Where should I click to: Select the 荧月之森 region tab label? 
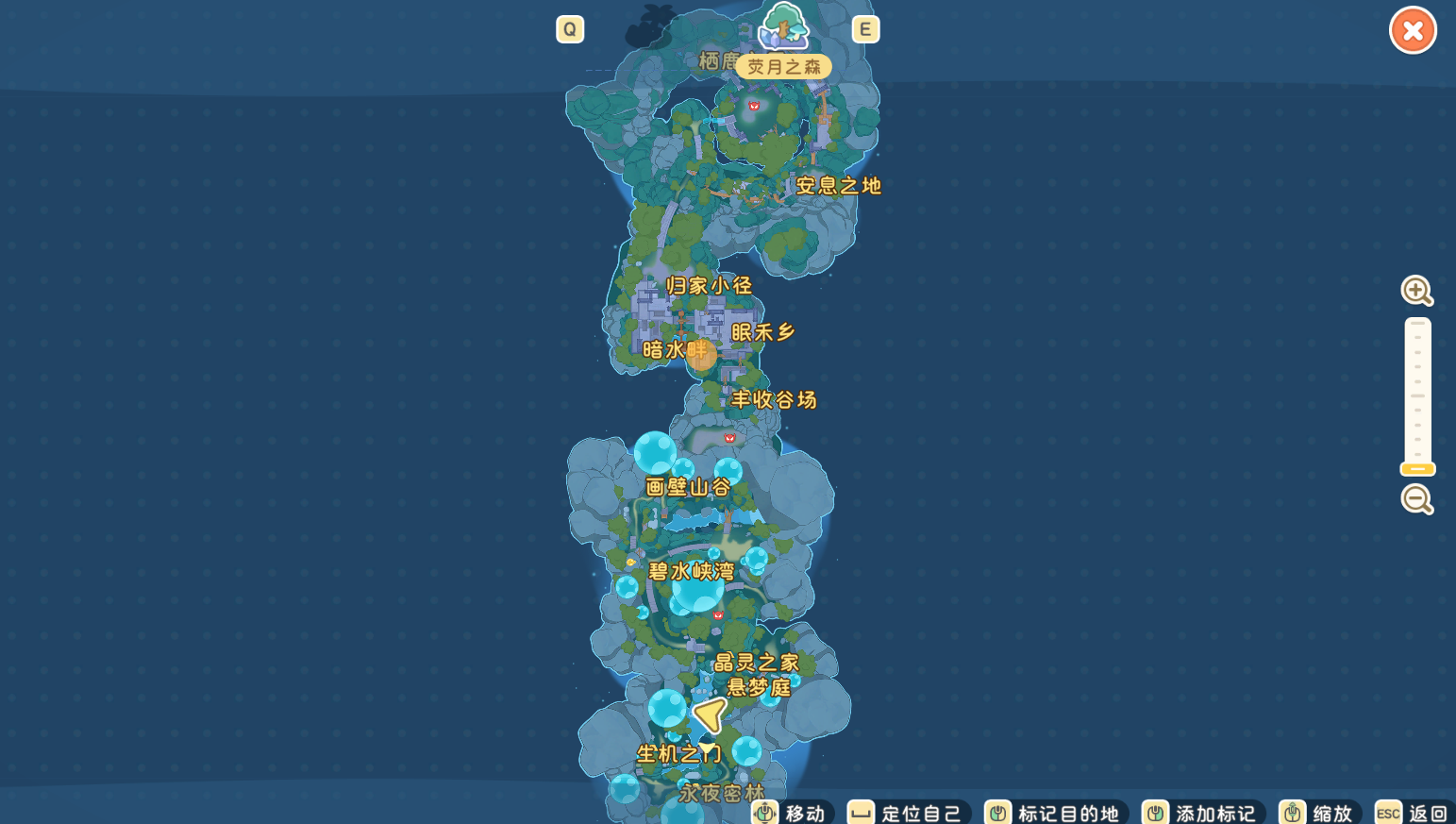(784, 66)
